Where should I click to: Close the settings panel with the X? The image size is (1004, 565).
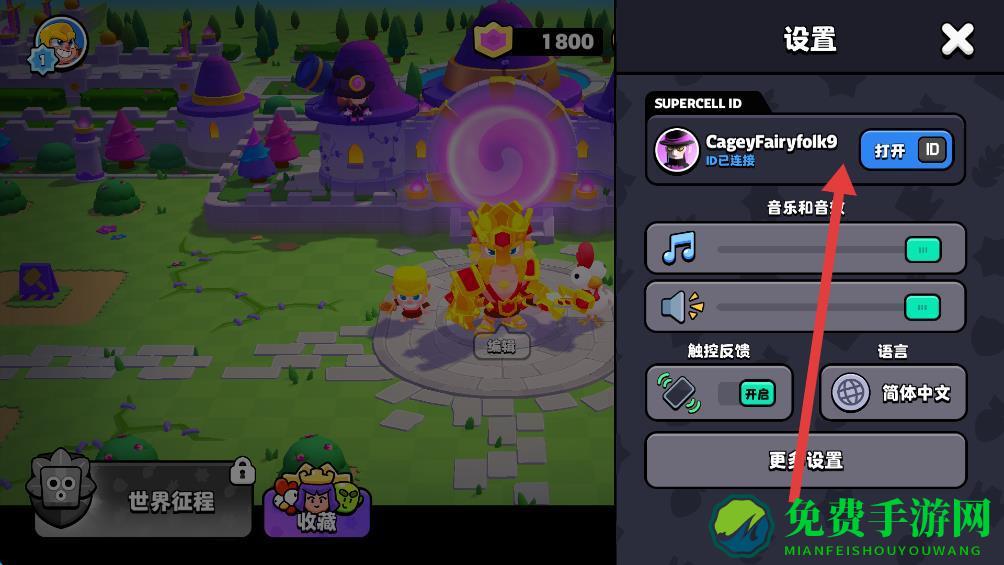pyautogui.click(x=957, y=40)
